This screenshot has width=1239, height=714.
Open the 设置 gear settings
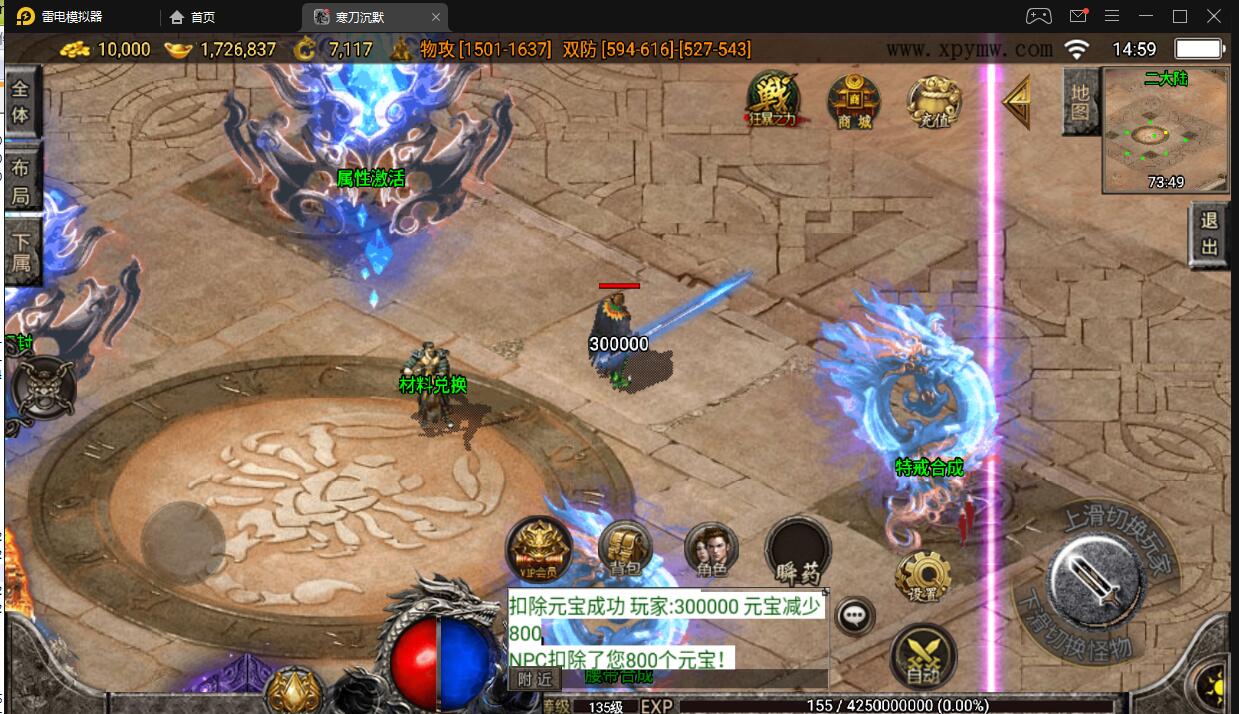(922, 576)
